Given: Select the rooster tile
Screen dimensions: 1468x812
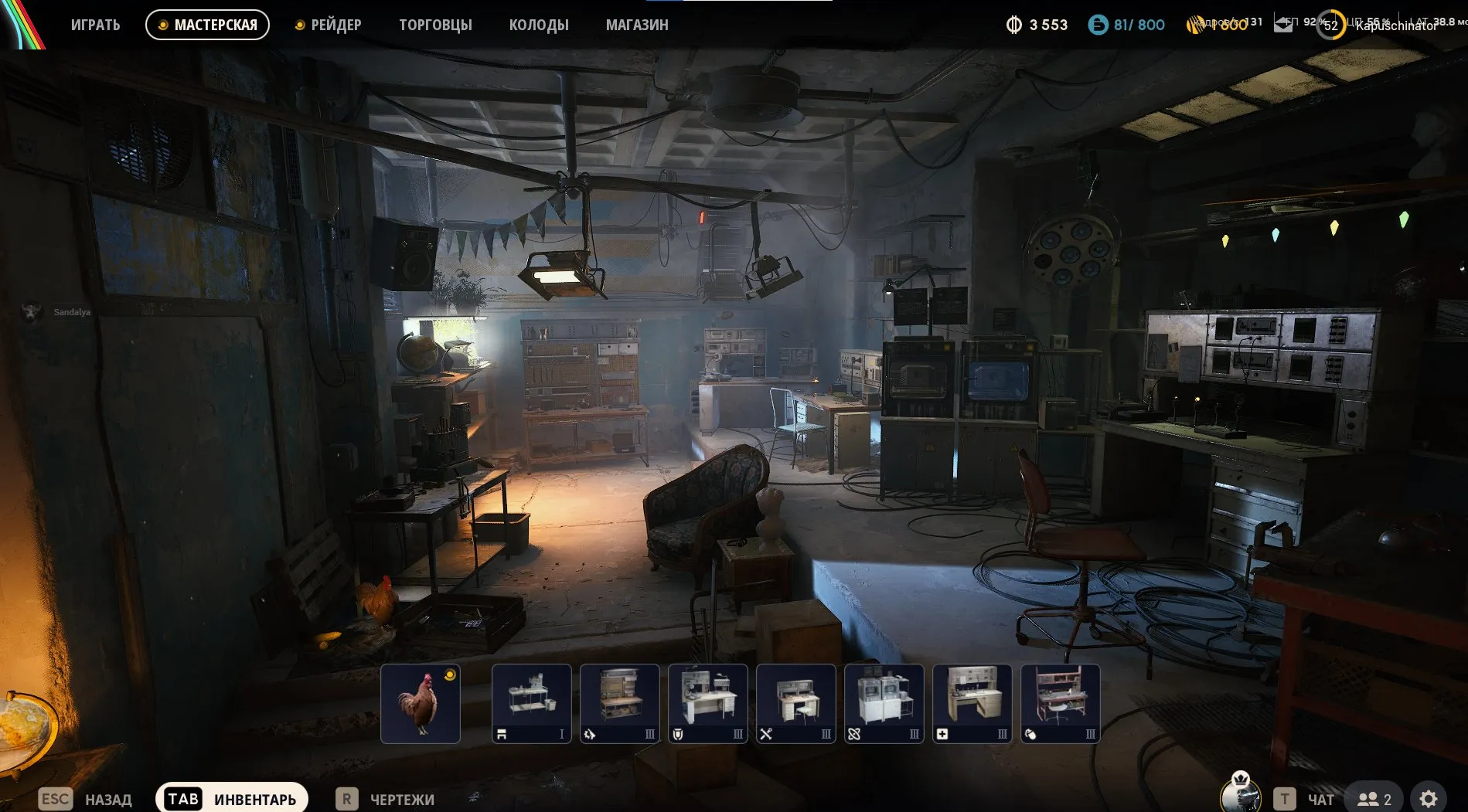Looking at the screenshot, I should click(x=421, y=703).
